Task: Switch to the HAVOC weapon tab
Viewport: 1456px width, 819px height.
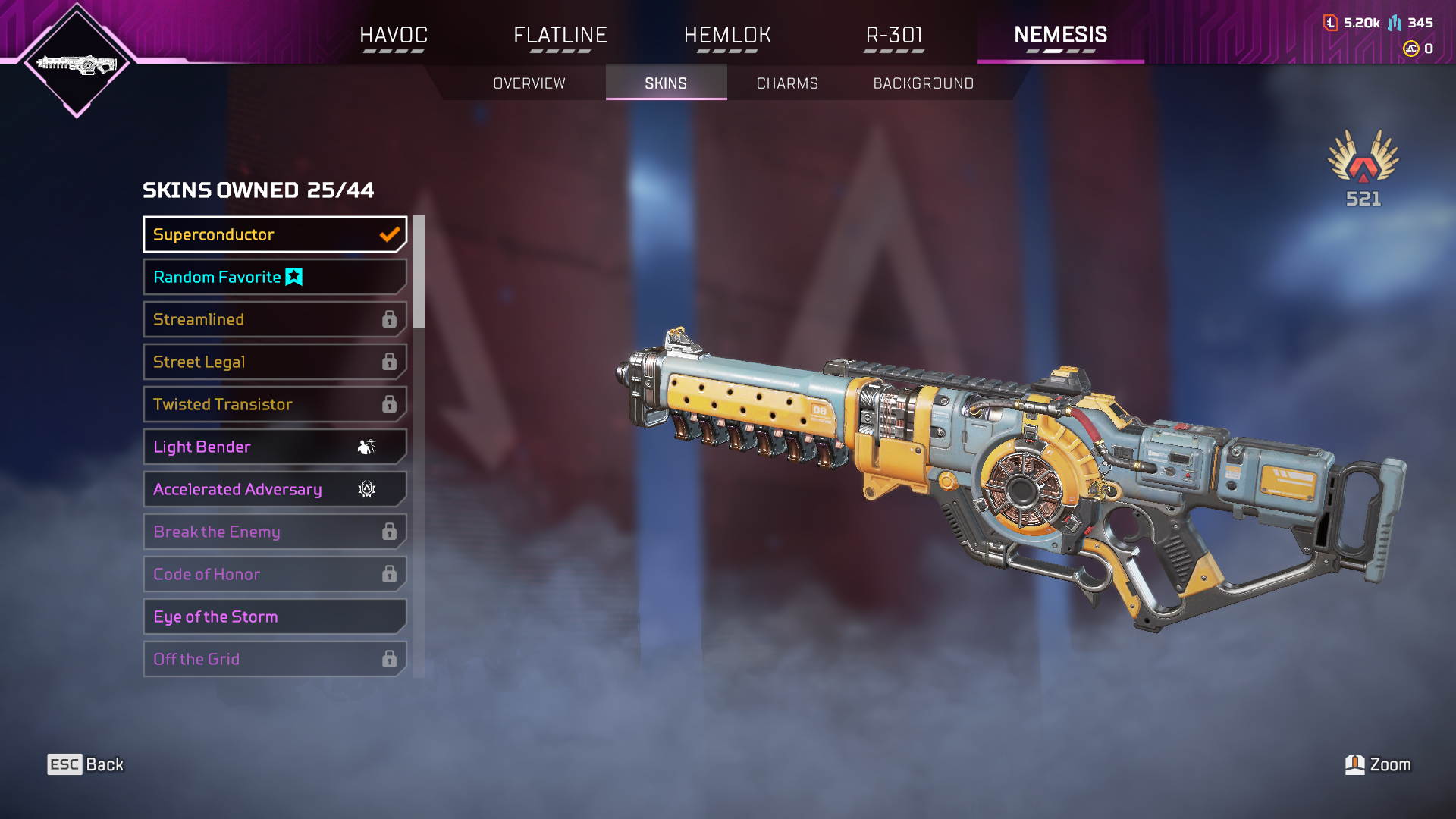Action: pyautogui.click(x=394, y=35)
